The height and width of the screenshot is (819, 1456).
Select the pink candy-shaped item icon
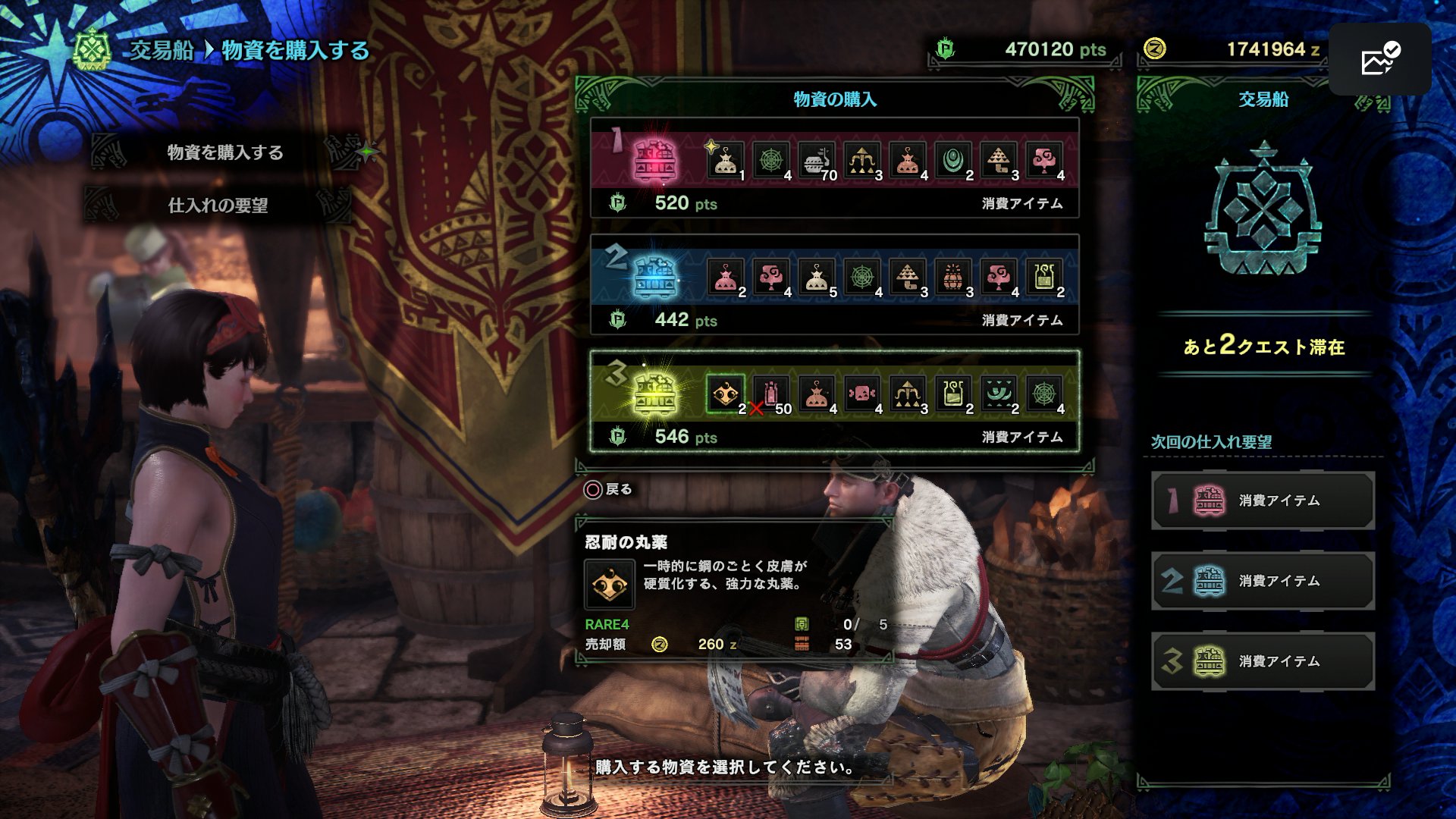(861, 394)
